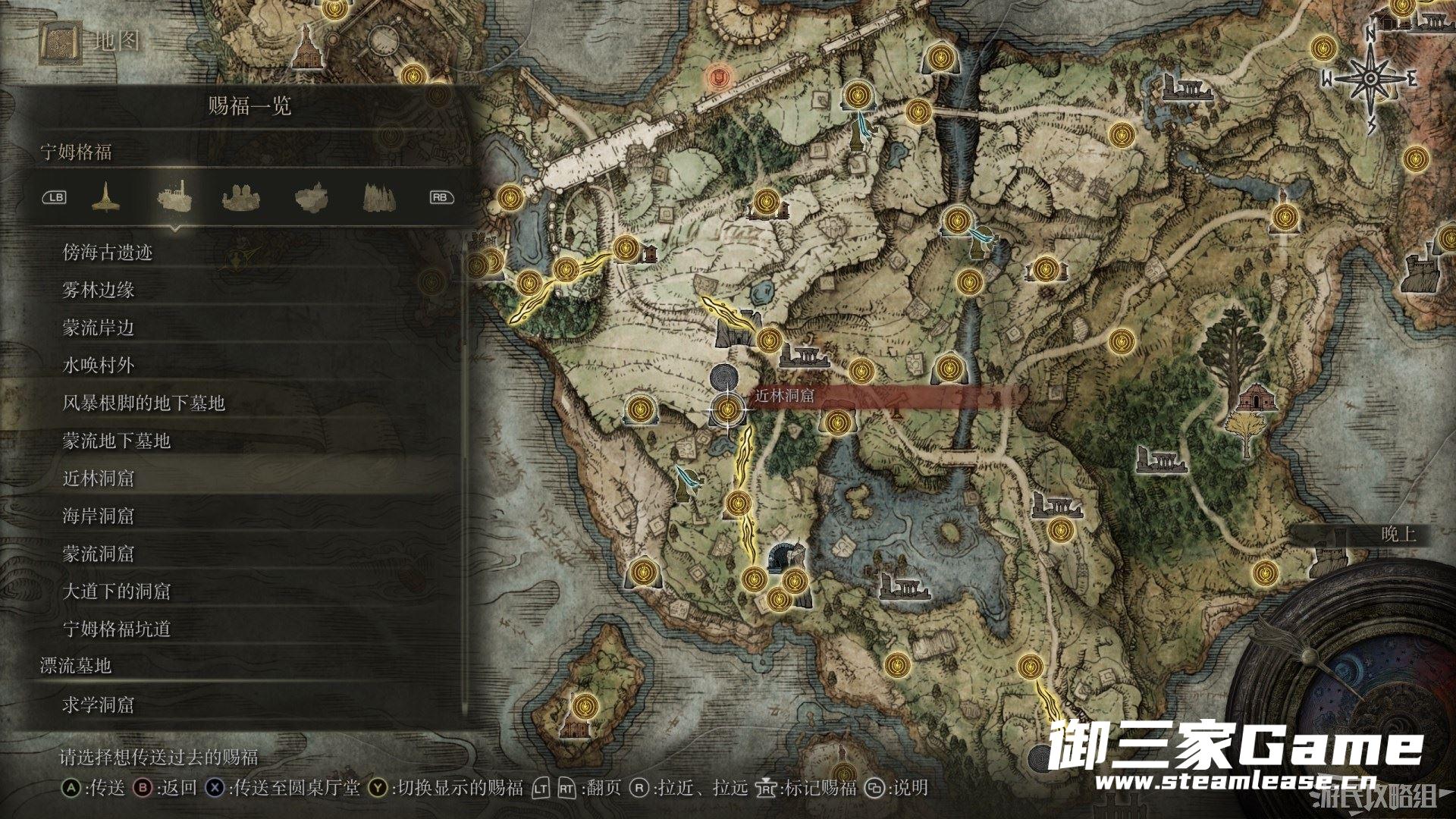The height and width of the screenshot is (819, 1456).
Task: Click the selected 近林洞窟 grace marker on map
Action: click(728, 410)
